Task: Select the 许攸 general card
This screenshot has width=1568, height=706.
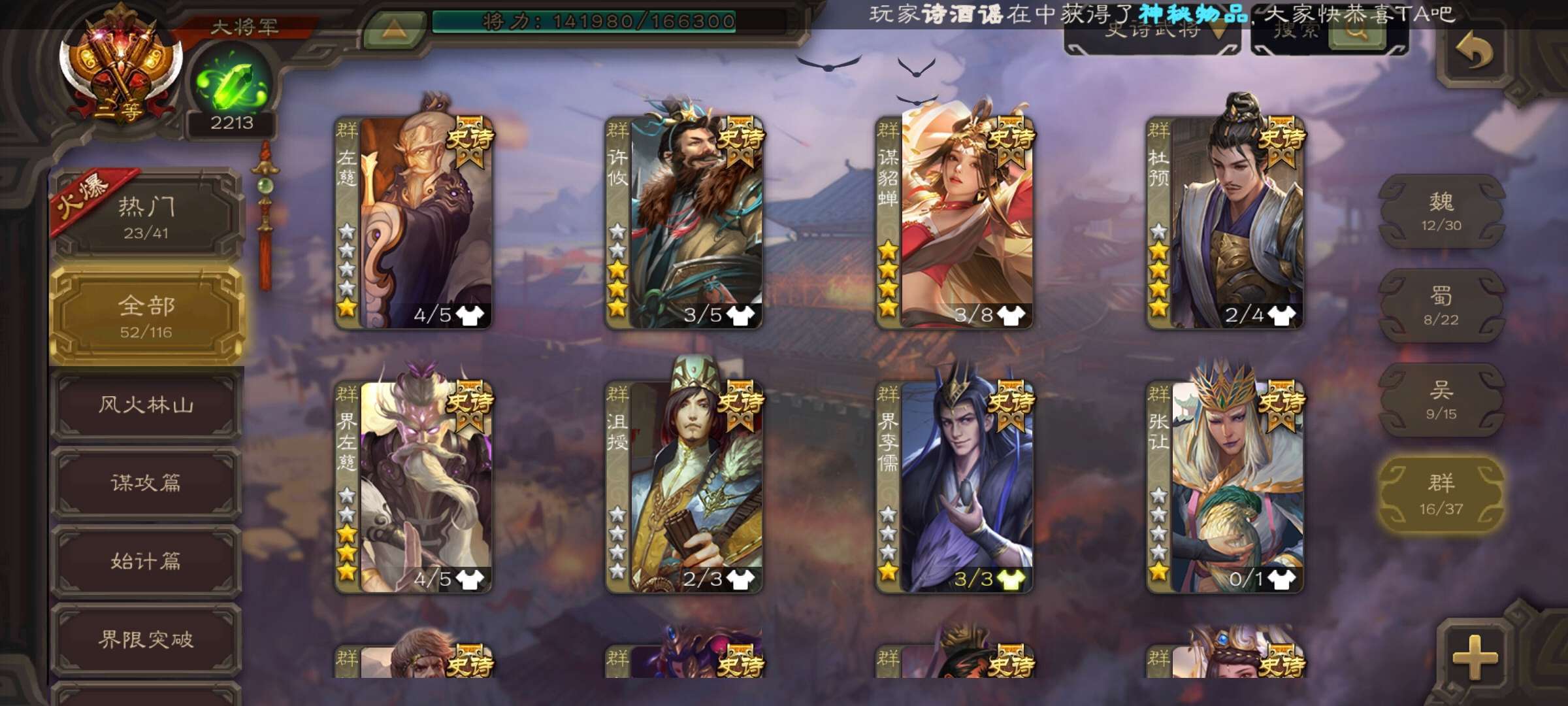Action: click(684, 222)
